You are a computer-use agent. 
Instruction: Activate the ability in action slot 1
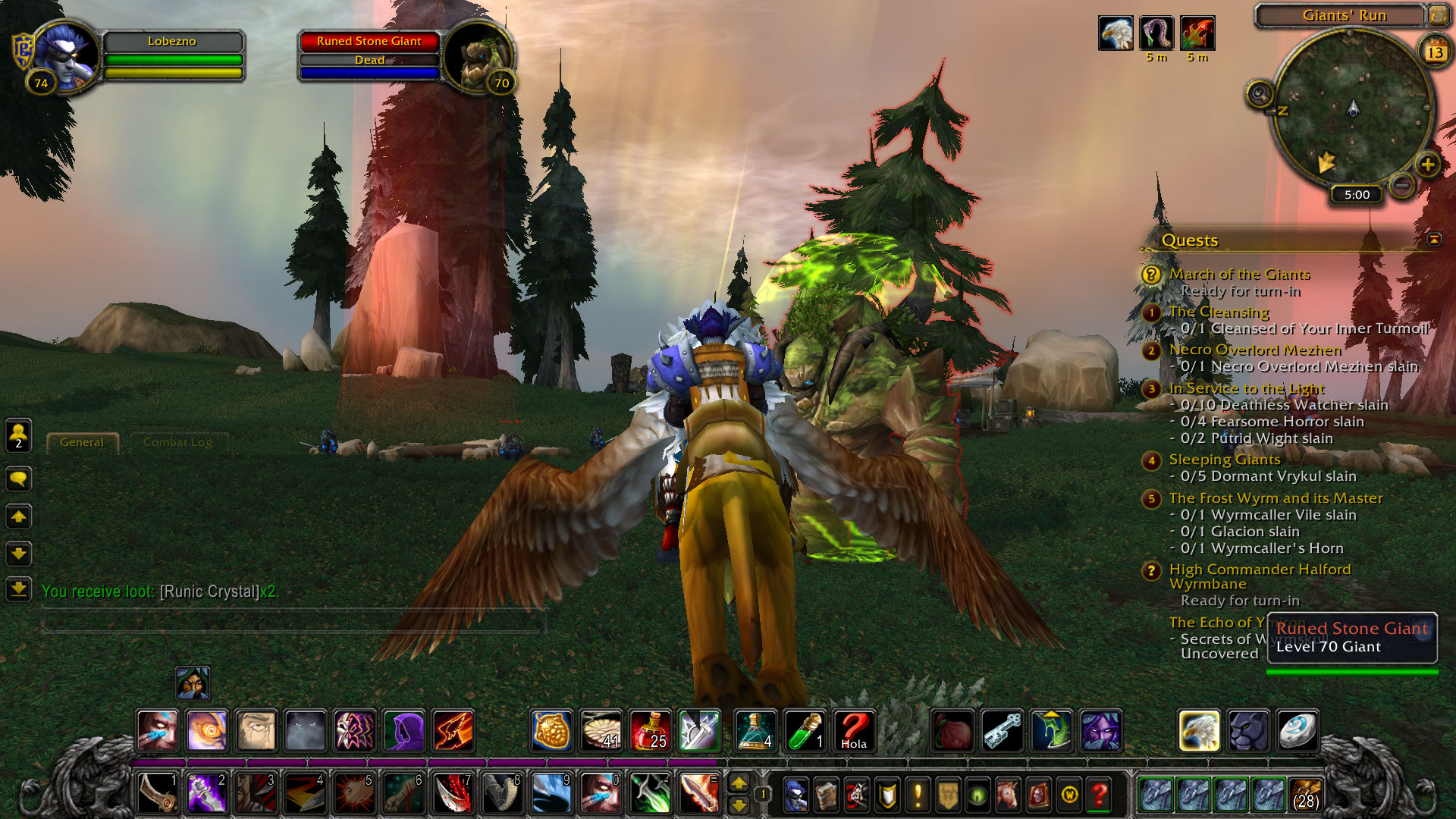158,793
